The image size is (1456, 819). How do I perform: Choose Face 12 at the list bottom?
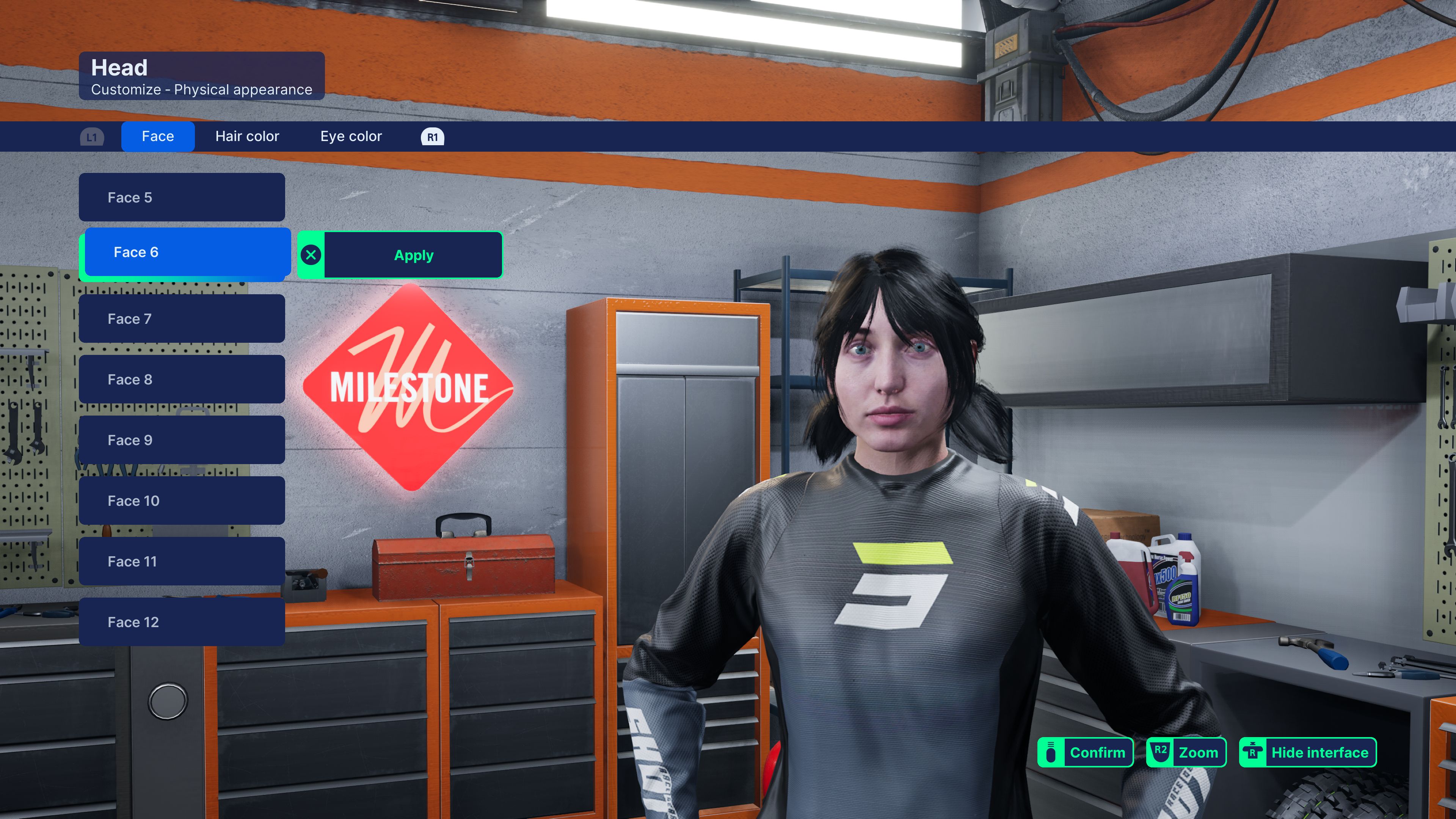click(x=182, y=622)
